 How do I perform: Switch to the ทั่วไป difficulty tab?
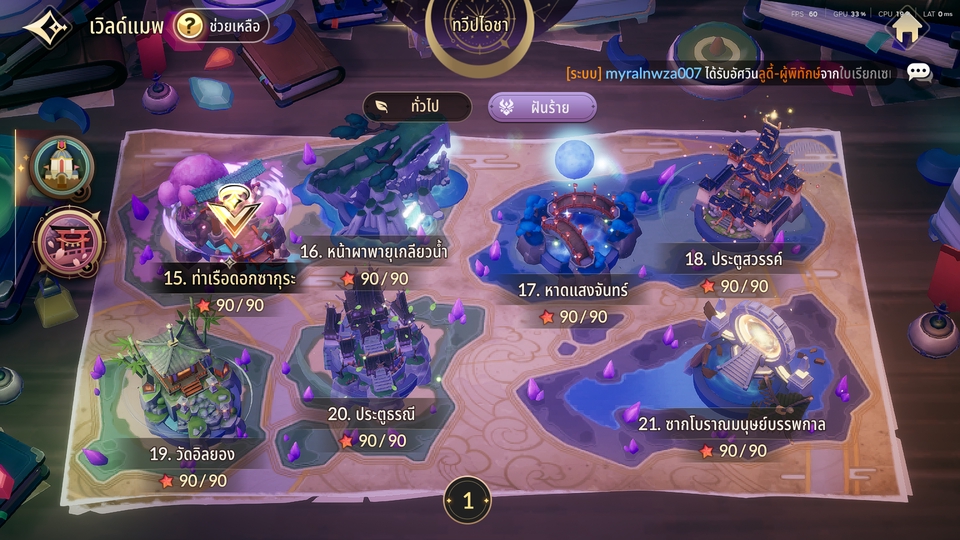[416, 107]
